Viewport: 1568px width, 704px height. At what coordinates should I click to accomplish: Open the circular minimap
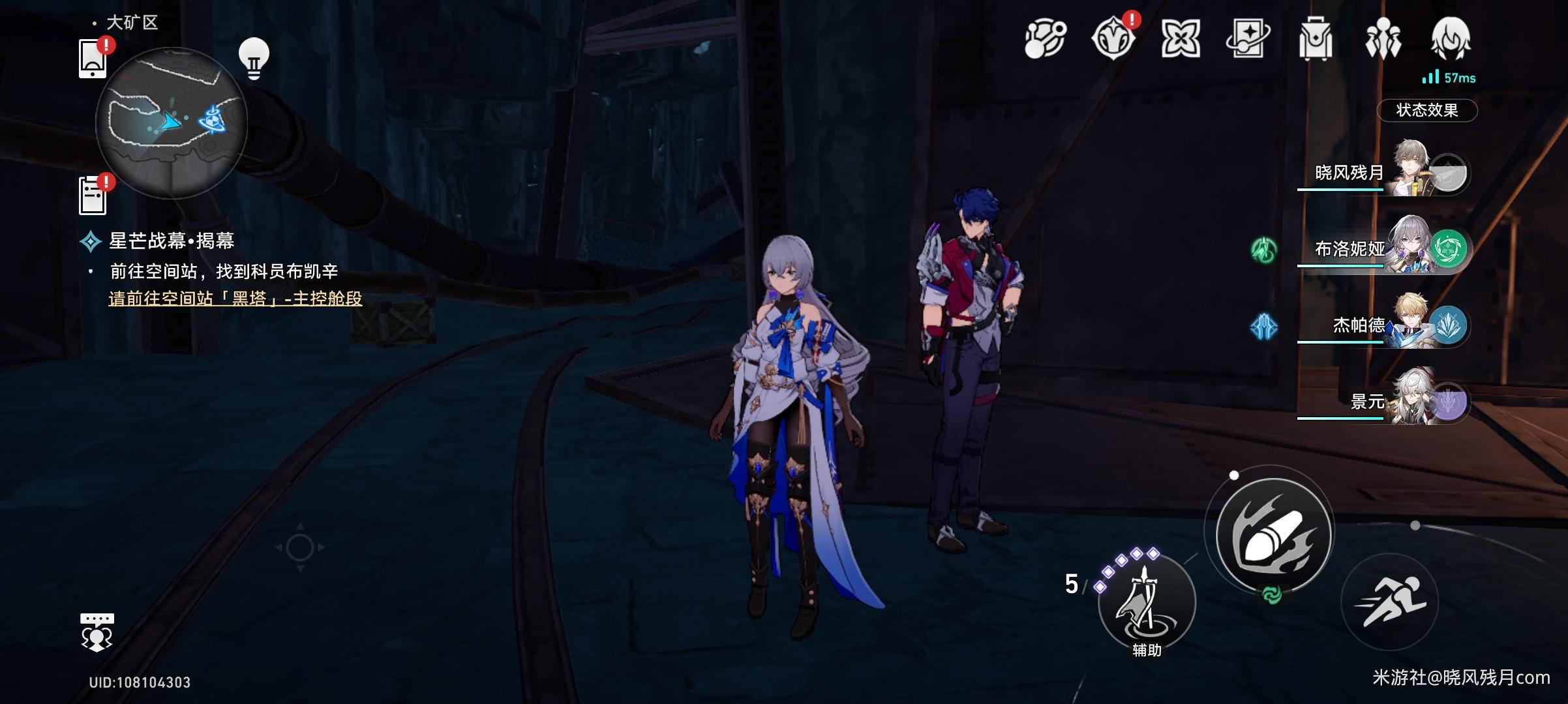(172, 123)
